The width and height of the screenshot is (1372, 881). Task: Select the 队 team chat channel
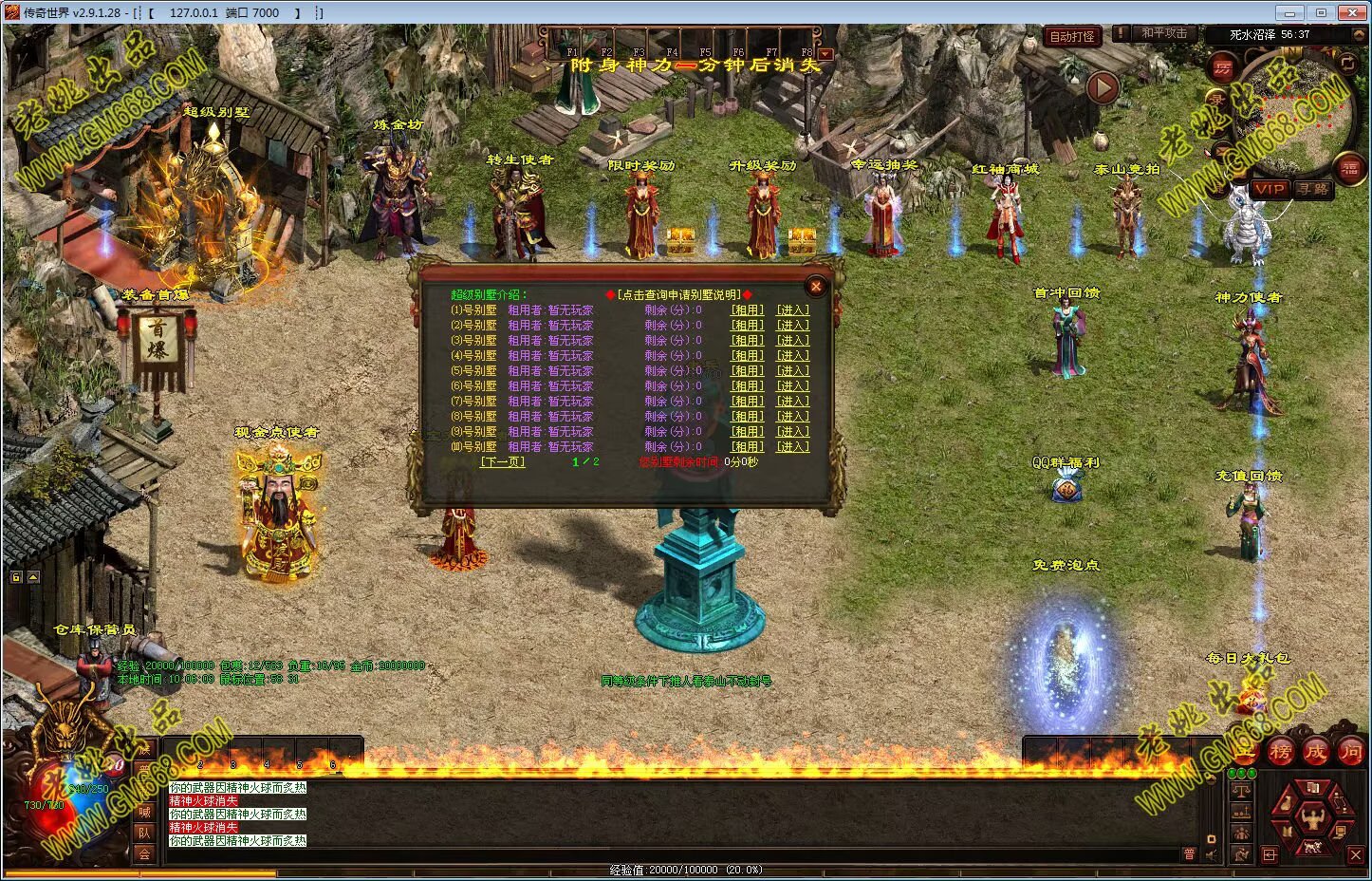click(144, 833)
